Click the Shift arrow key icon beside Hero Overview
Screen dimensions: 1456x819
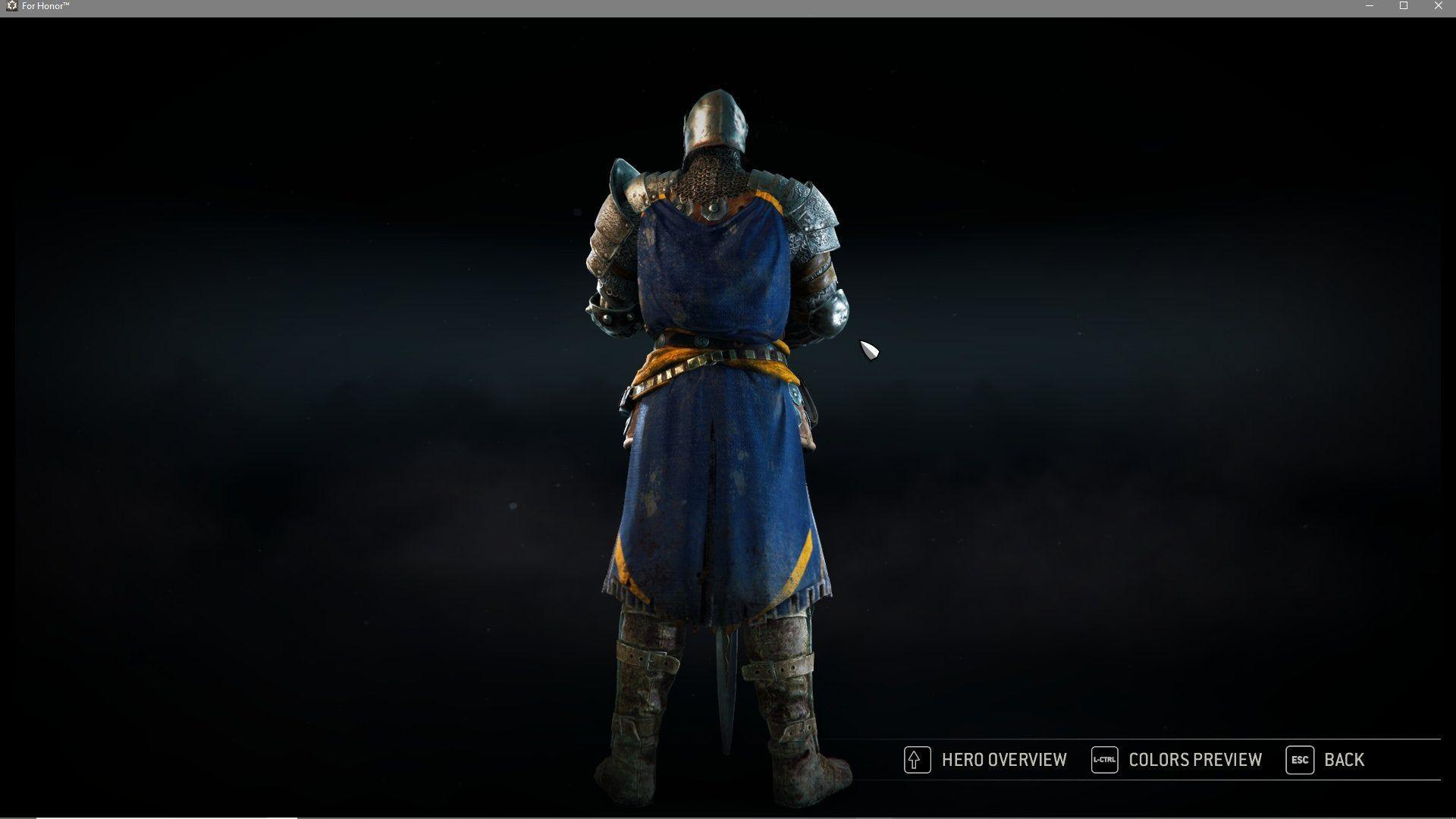click(916, 760)
